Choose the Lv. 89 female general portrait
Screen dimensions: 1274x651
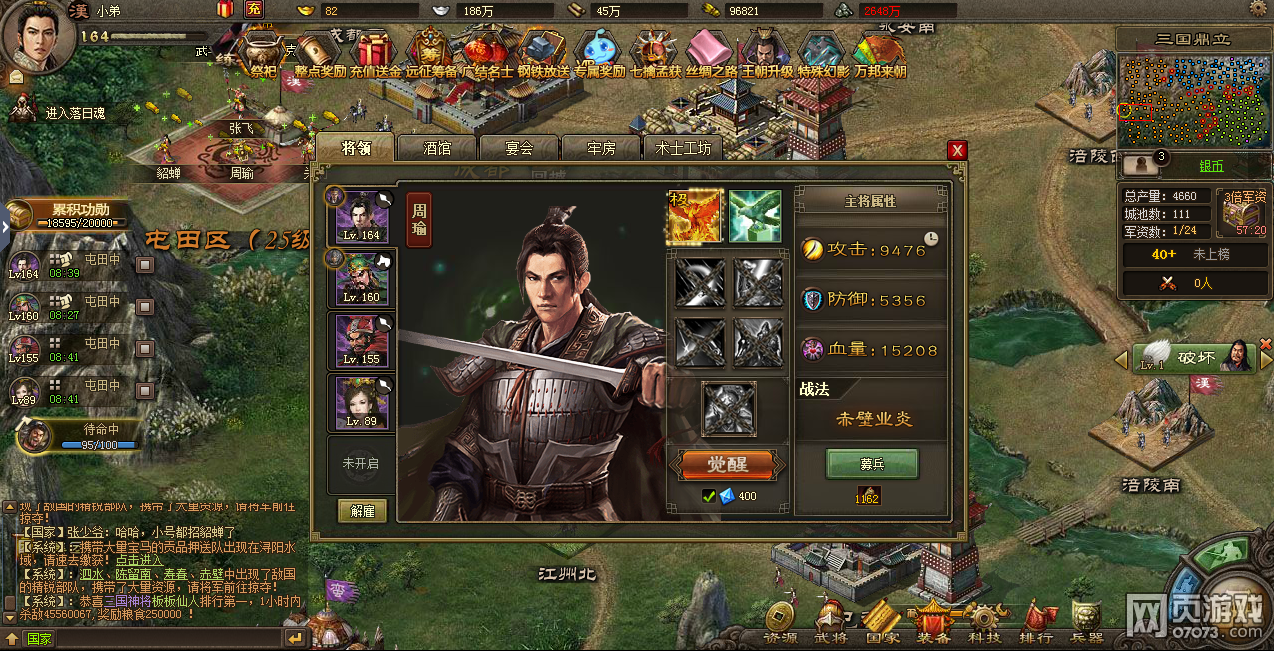click(x=362, y=402)
